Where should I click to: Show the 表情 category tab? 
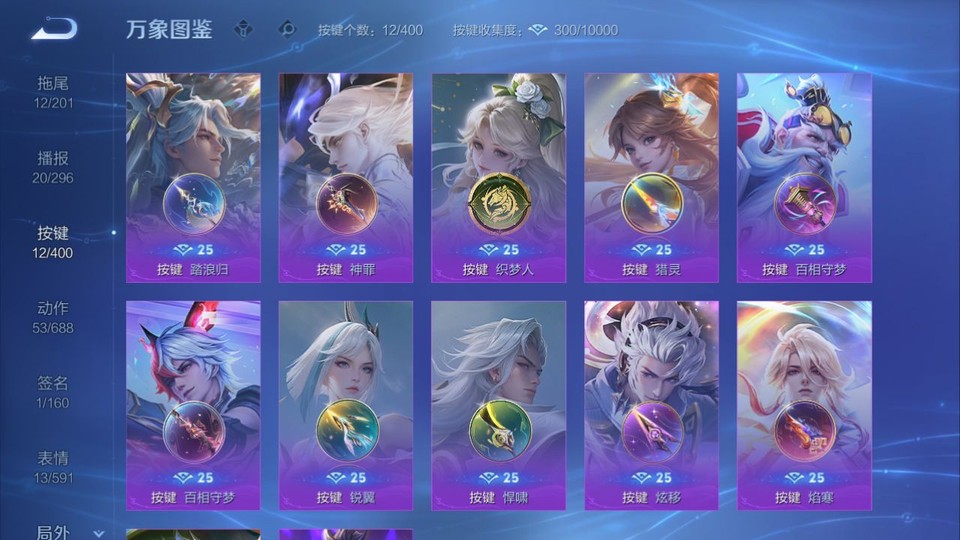coord(53,467)
